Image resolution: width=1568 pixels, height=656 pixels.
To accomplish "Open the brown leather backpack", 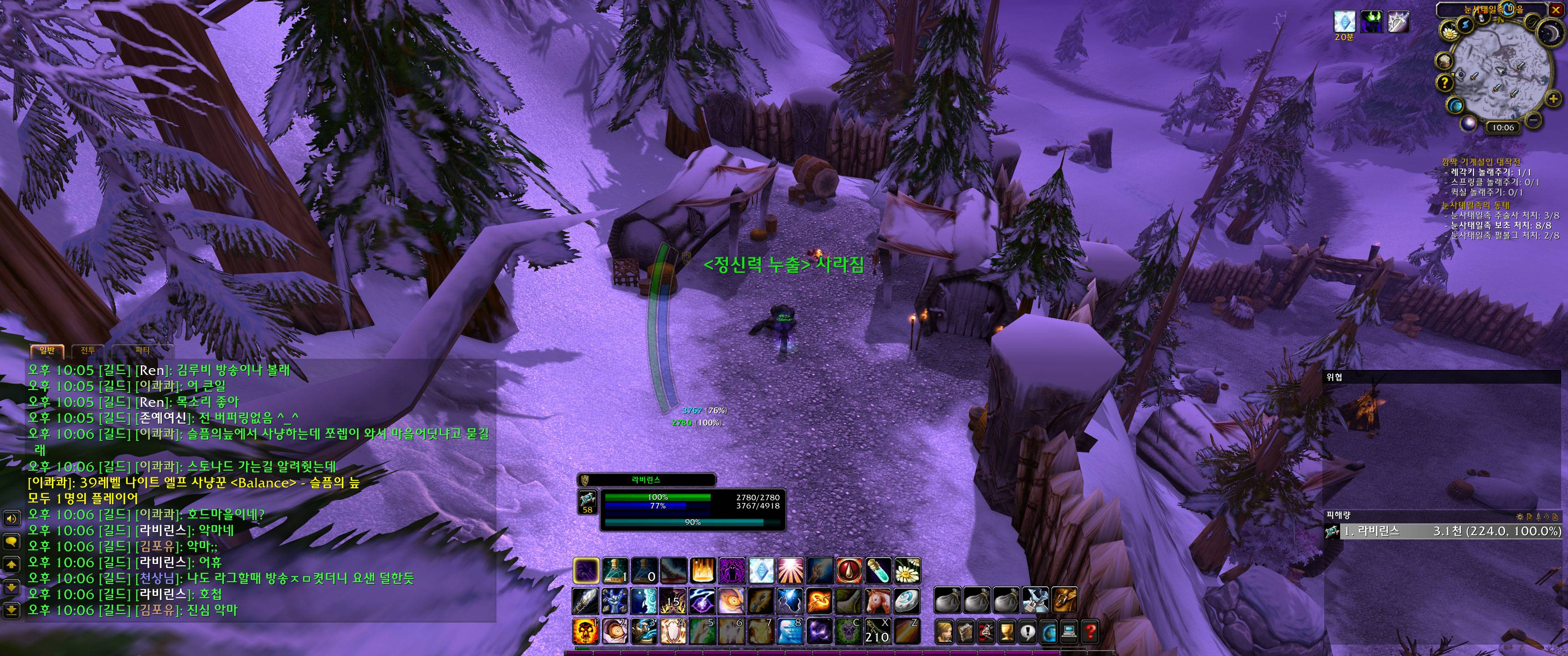I will (x=1064, y=600).
